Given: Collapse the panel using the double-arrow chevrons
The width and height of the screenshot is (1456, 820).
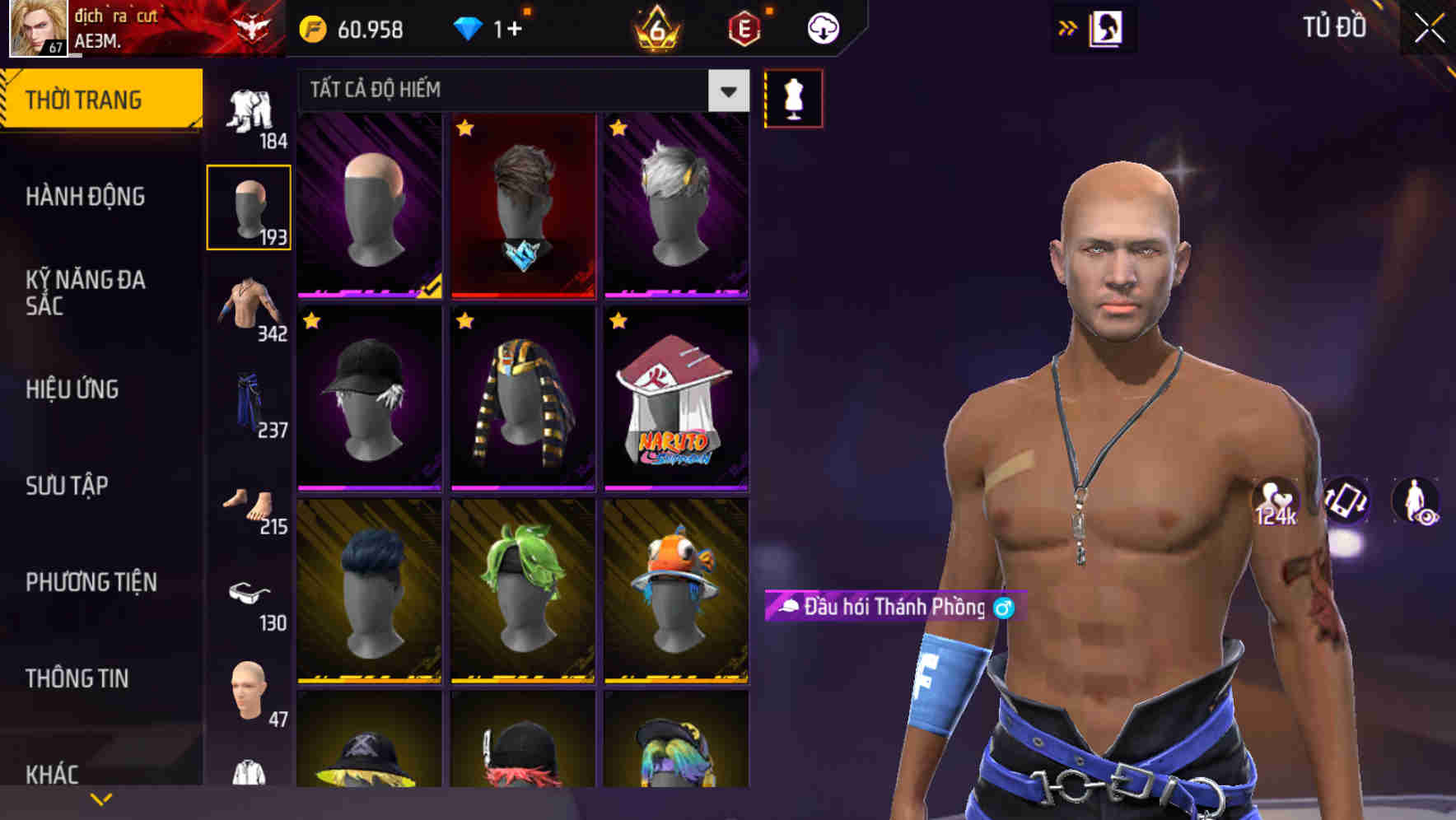Looking at the screenshot, I should pos(1066,27).
